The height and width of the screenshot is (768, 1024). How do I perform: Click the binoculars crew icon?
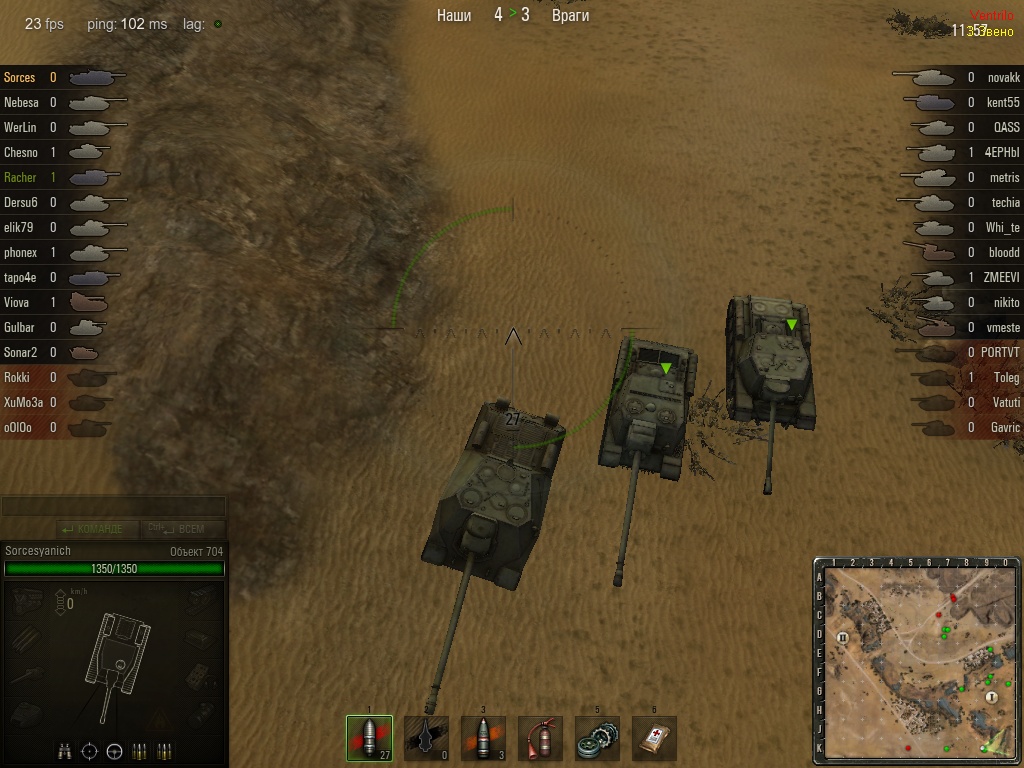pyautogui.click(x=66, y=751)
